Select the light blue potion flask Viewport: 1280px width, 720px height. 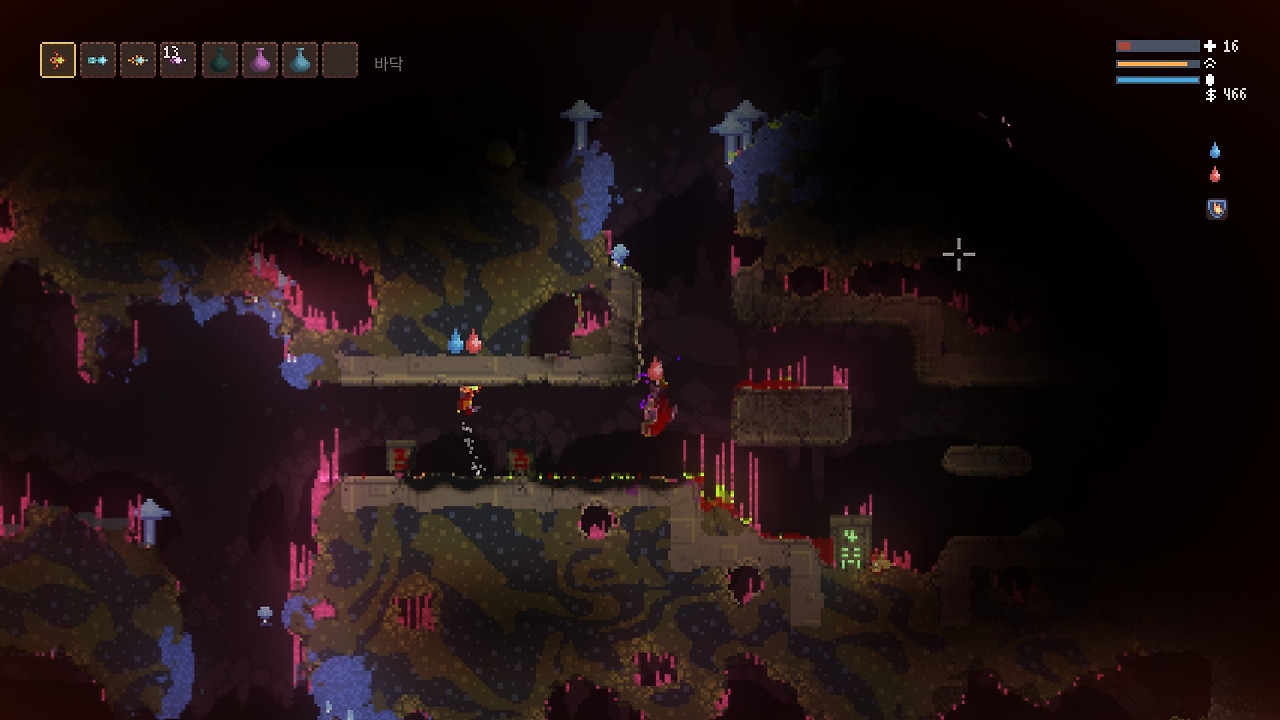point(300,60)
